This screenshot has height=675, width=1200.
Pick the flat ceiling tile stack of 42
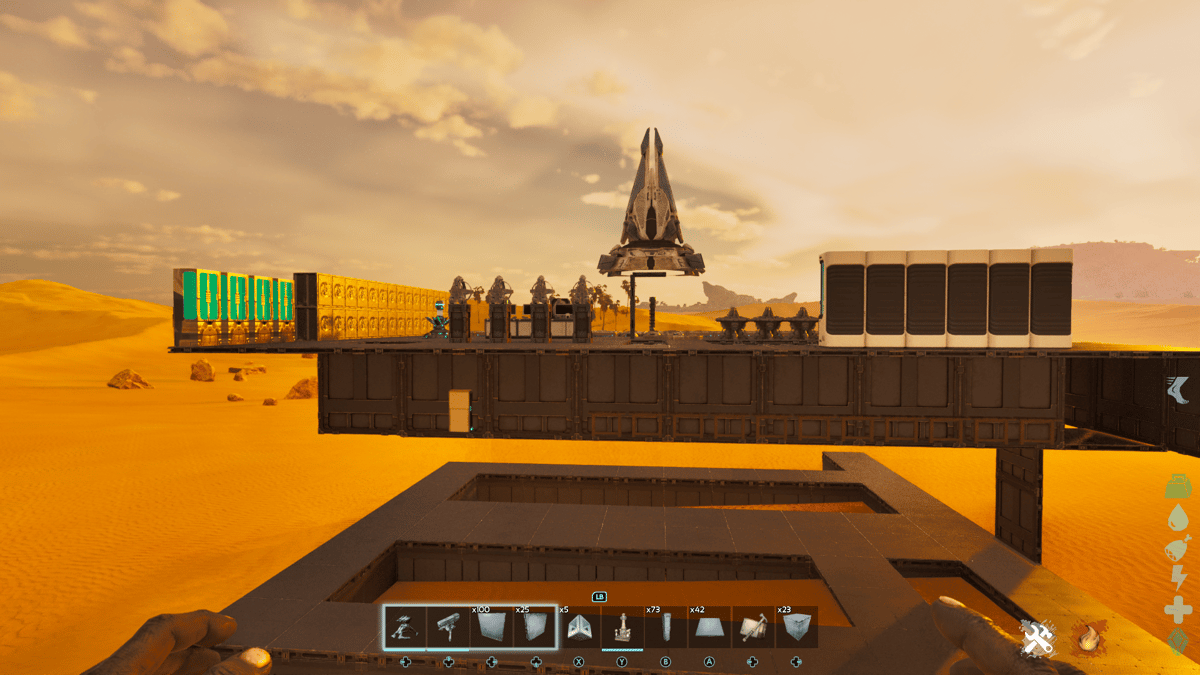point(709,627)
